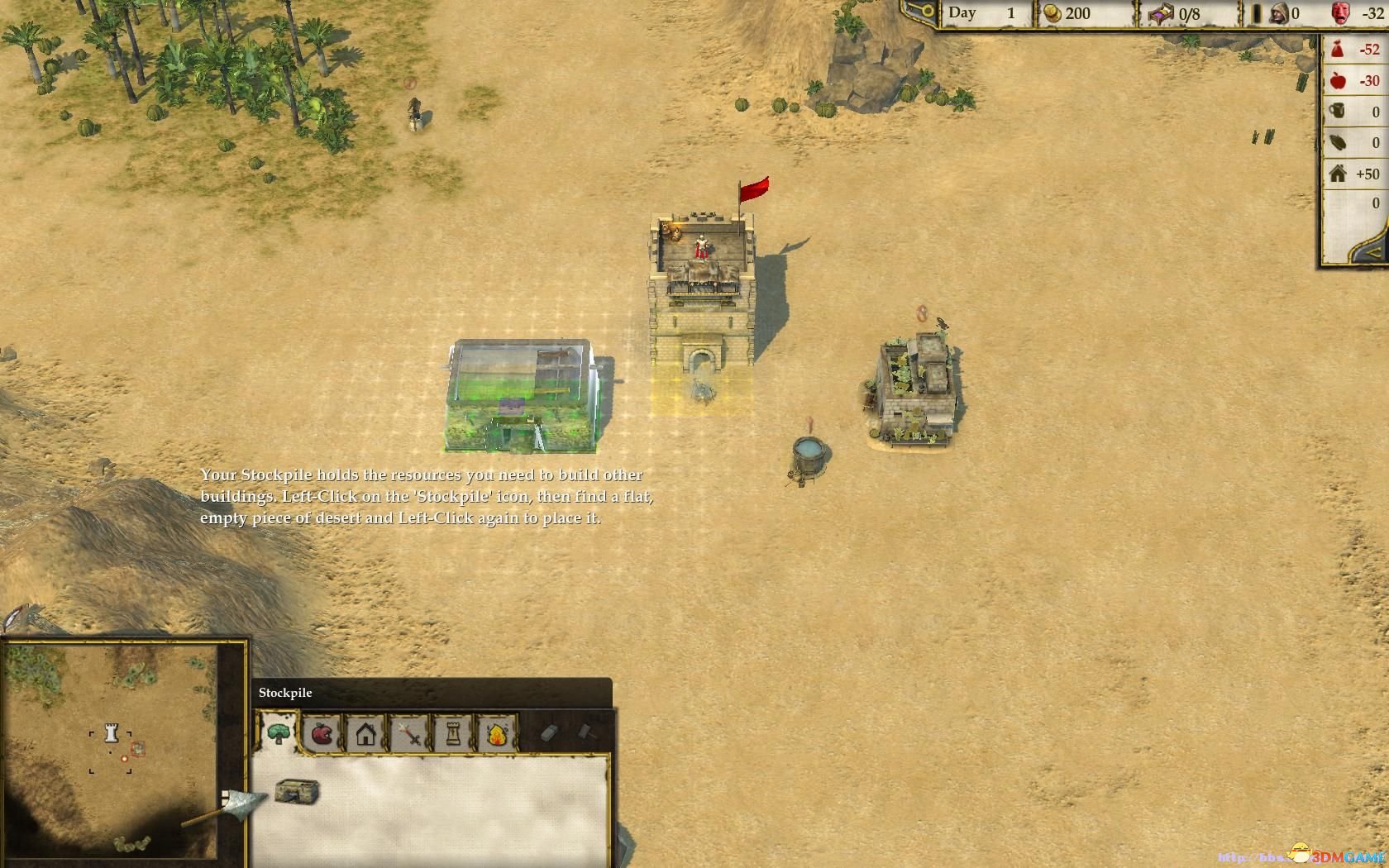Click the greyed-out eraser delete tool

click(x=550, y=732)
